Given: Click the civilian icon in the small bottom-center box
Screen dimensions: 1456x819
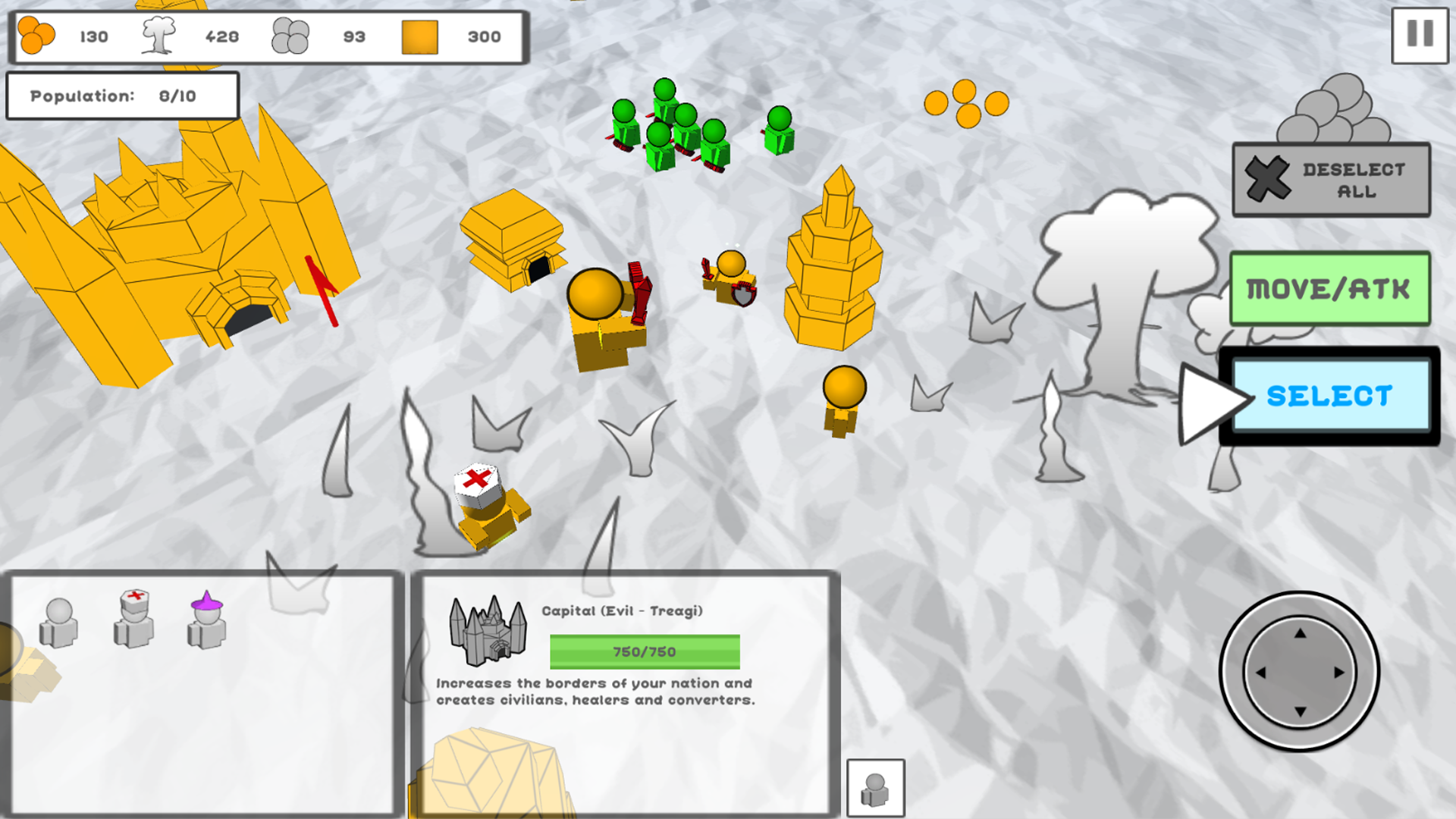Looking at the screenshot, I should (877, 787).
